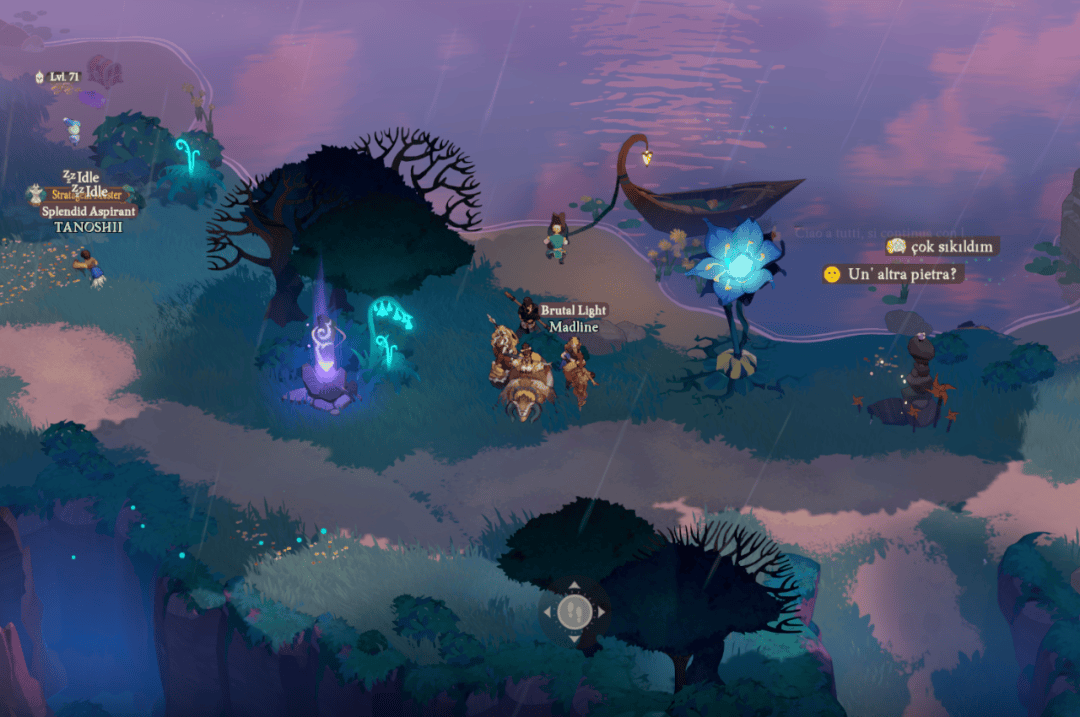Activate the movement pad's right arrow
The height and width of the screenshot is (717, 1080).
click(601, 611)
